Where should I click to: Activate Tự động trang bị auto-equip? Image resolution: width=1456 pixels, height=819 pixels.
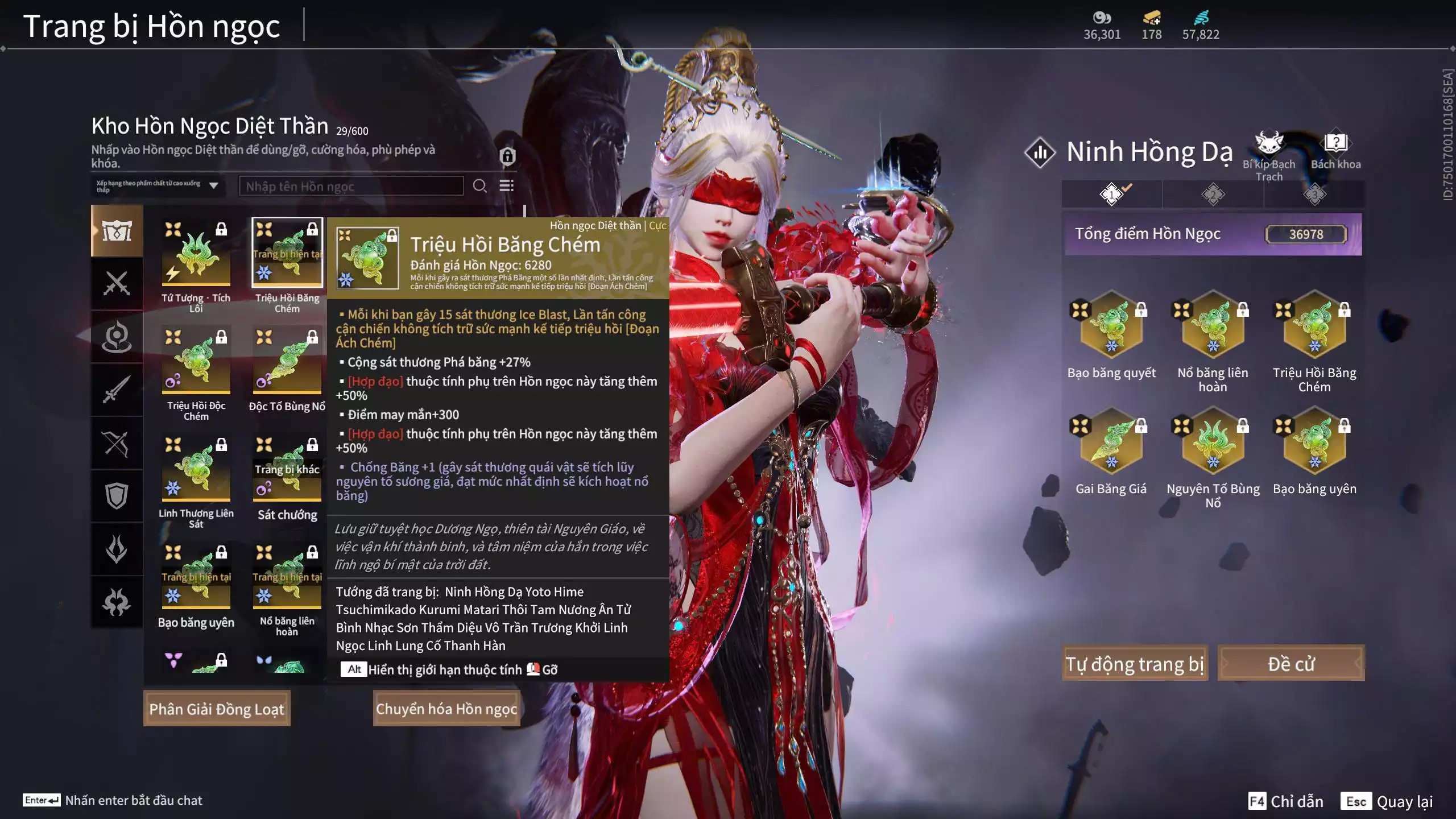coord(1135,663)
